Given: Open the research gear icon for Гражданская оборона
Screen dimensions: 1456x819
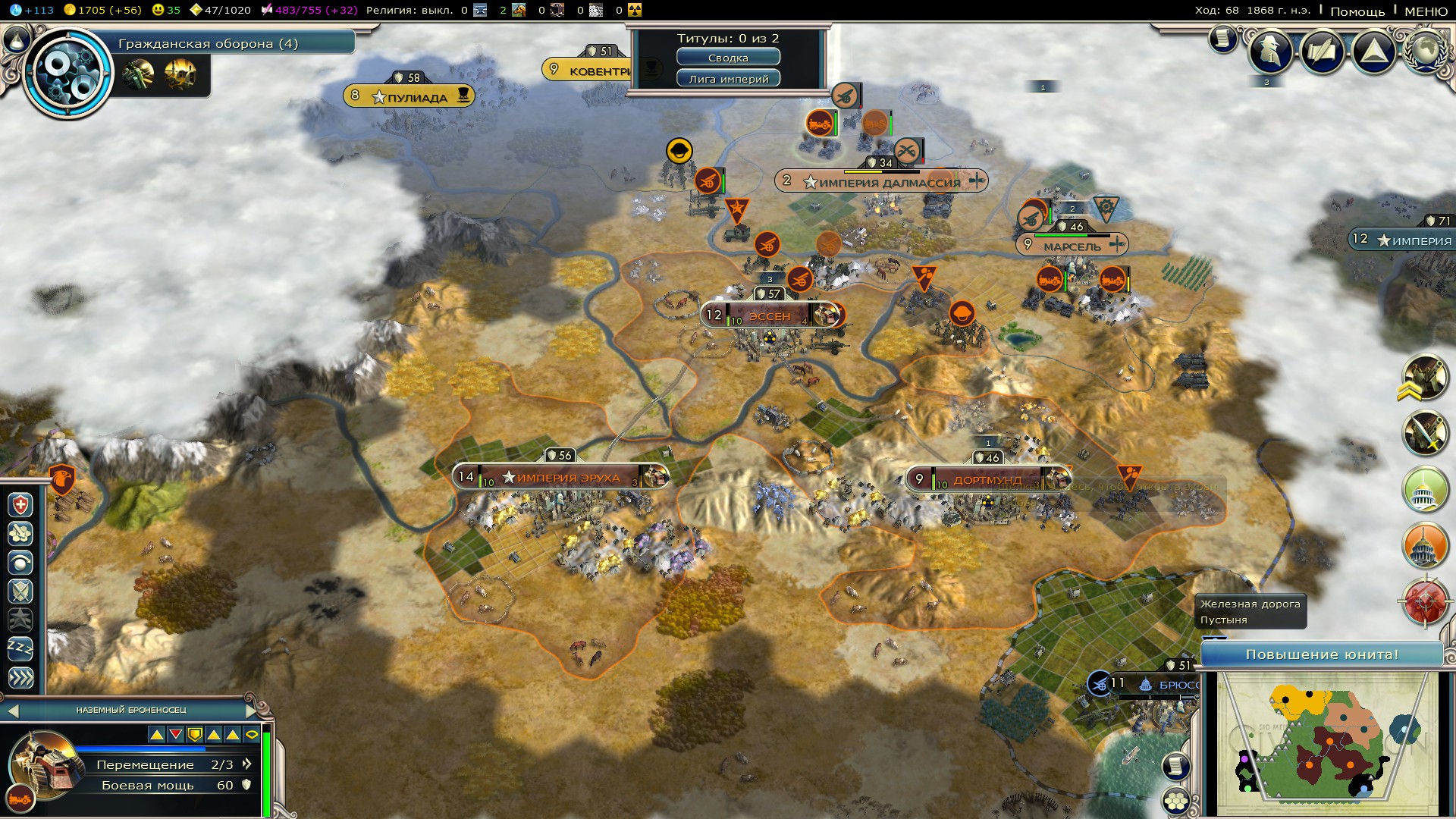Looking at the screenshot, I should (68, 74).
